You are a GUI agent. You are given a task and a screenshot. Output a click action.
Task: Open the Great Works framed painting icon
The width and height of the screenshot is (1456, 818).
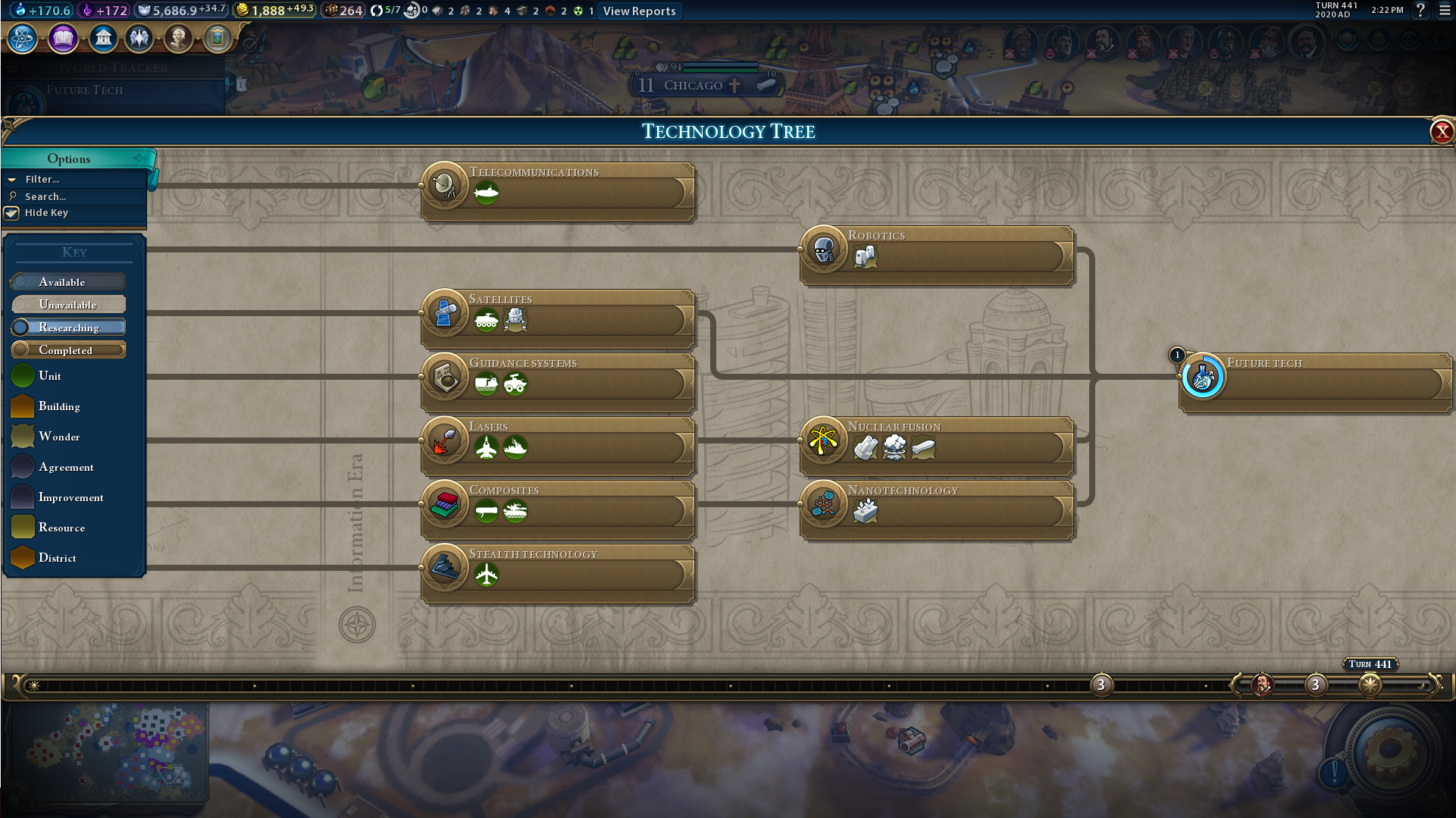coord(218,38)
